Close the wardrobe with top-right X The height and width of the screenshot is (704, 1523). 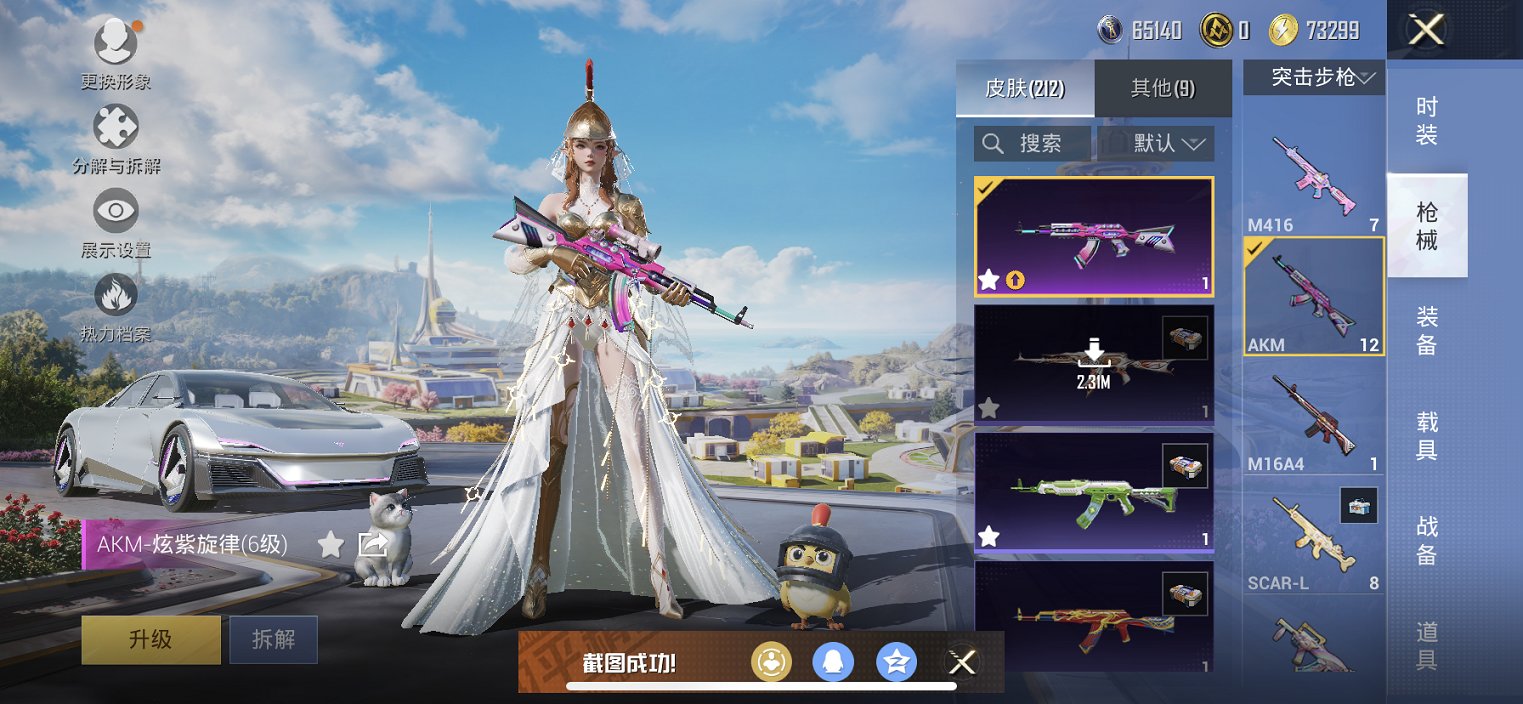[x=1426, y=30]
